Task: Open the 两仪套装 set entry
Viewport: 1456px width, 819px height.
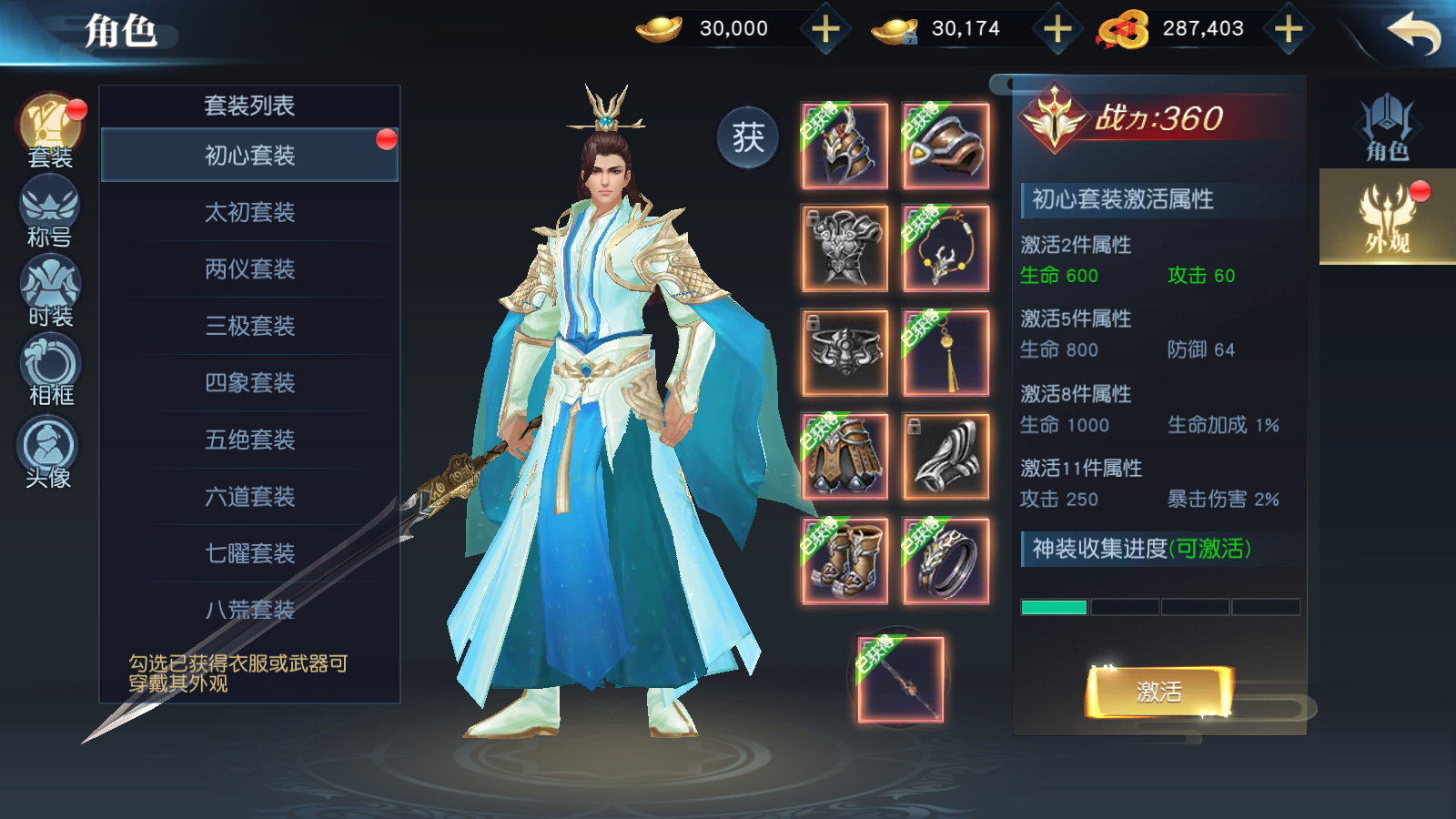Action: point(249,269)
